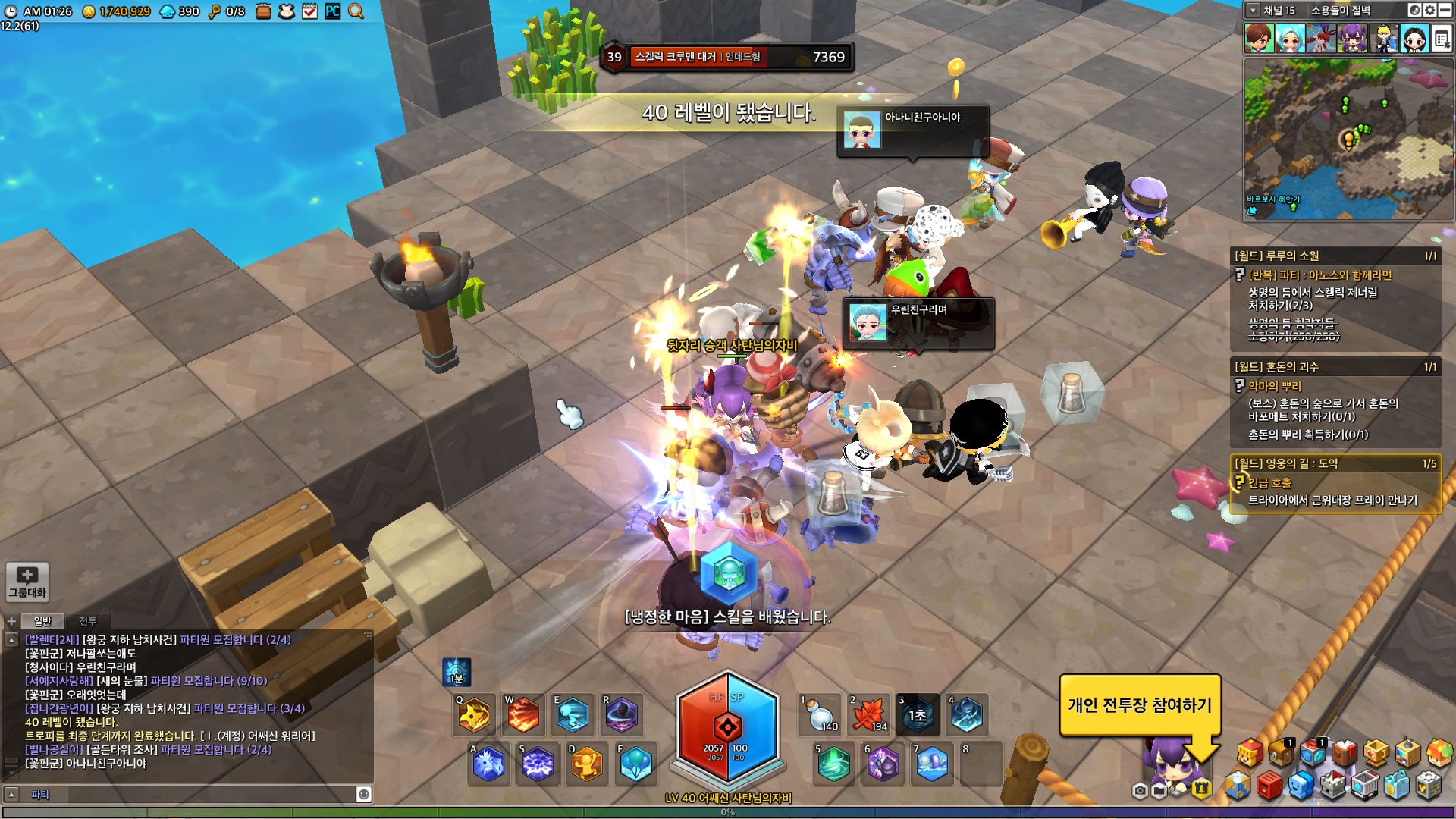Viewport: 1456px width, 819px height.
Task: Open the emoticon picker in chat
Action: [x=364, y=794]
